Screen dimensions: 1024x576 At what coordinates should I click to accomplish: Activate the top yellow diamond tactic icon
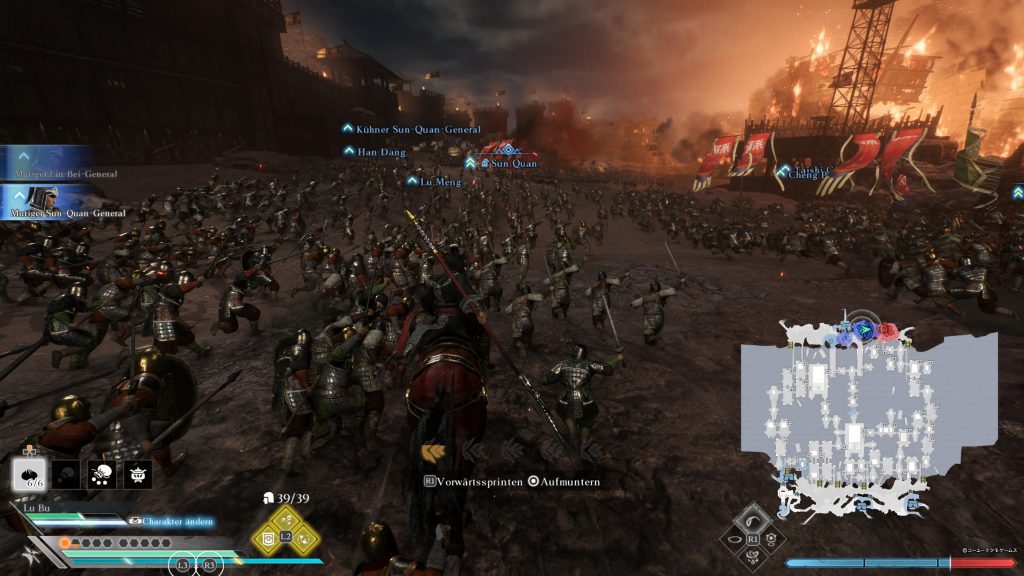tap(285, 517)
